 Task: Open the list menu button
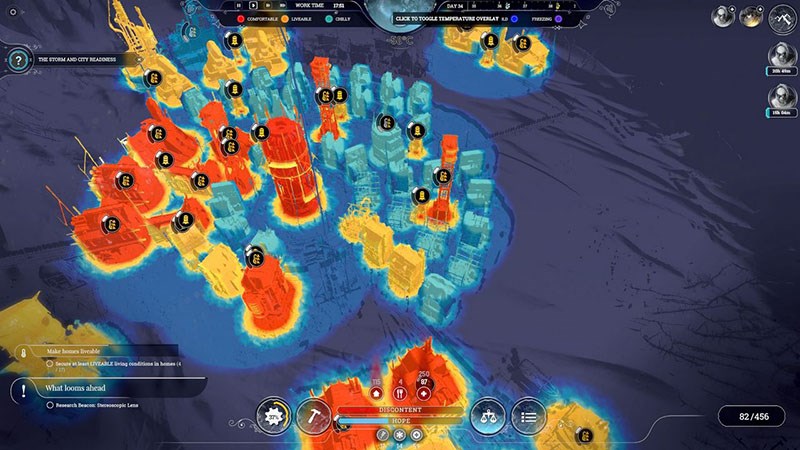[x=528, y=415]
